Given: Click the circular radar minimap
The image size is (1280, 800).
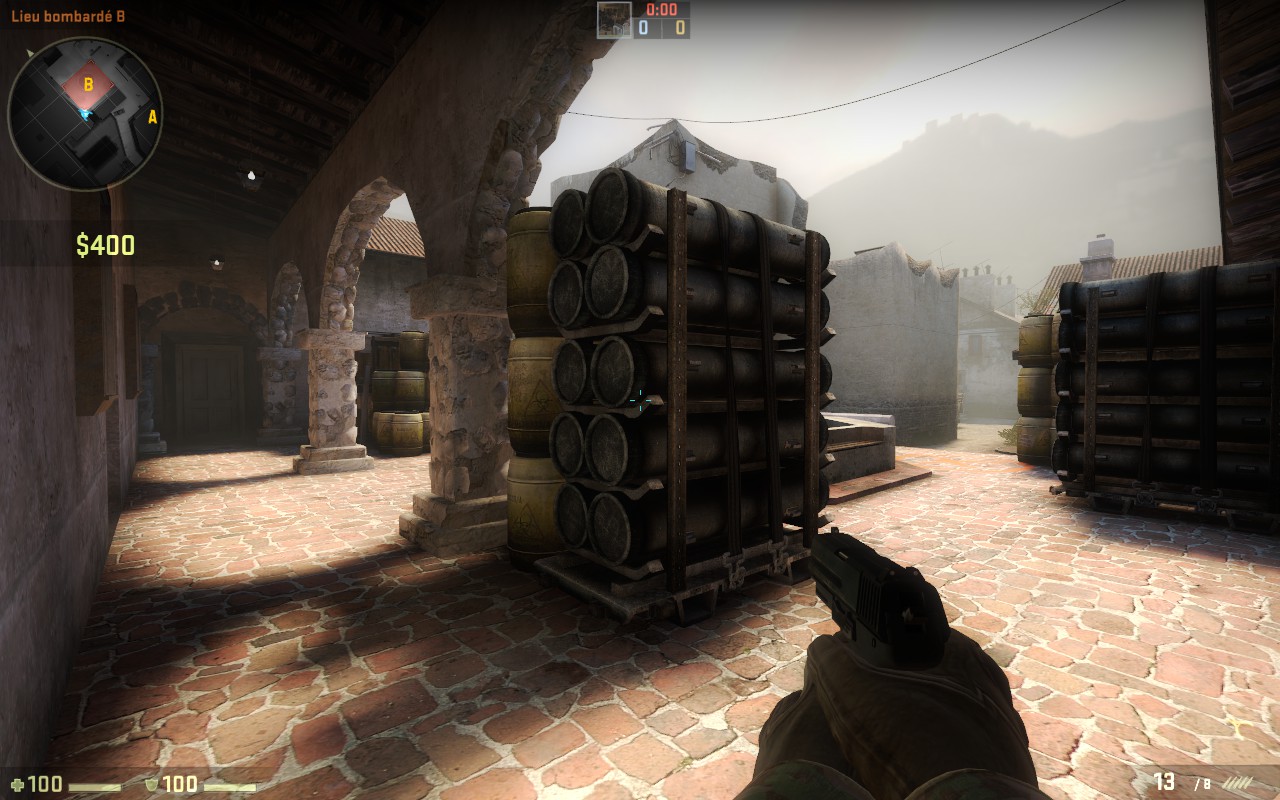Looking at the screenshot, I should click(x=85, y=113).
